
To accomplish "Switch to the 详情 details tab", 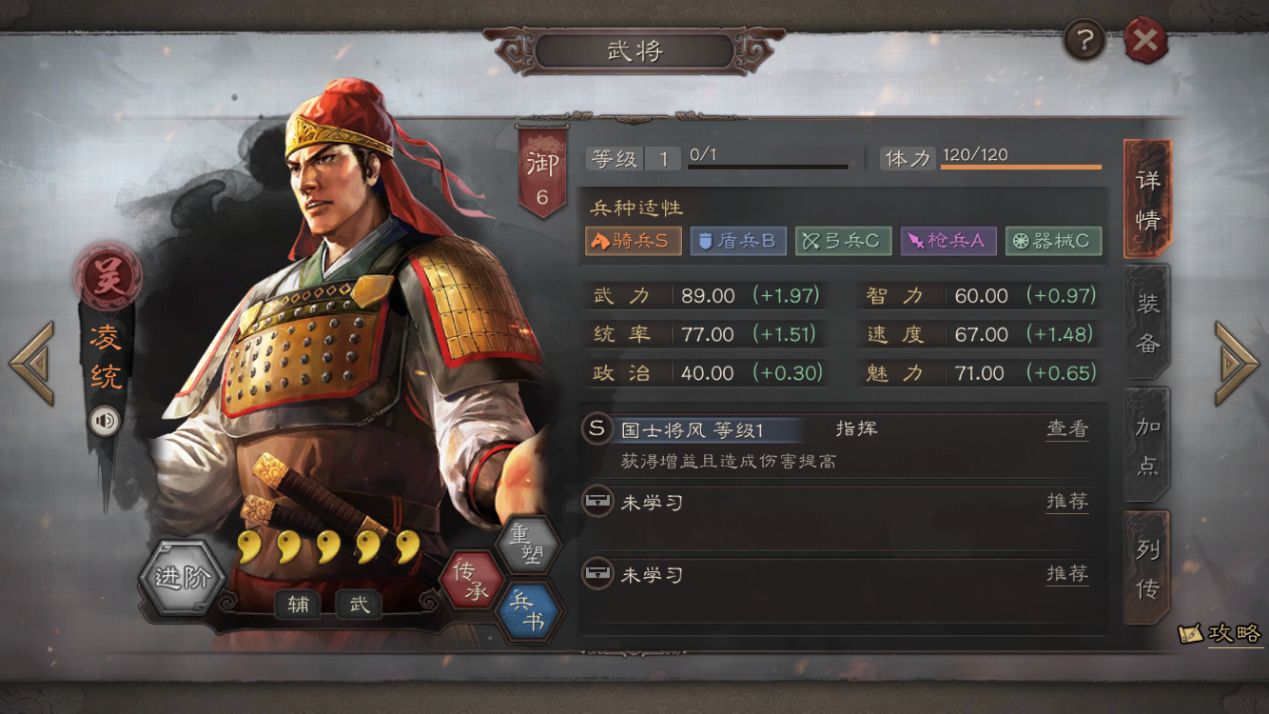I will [x=1147, y=199].
